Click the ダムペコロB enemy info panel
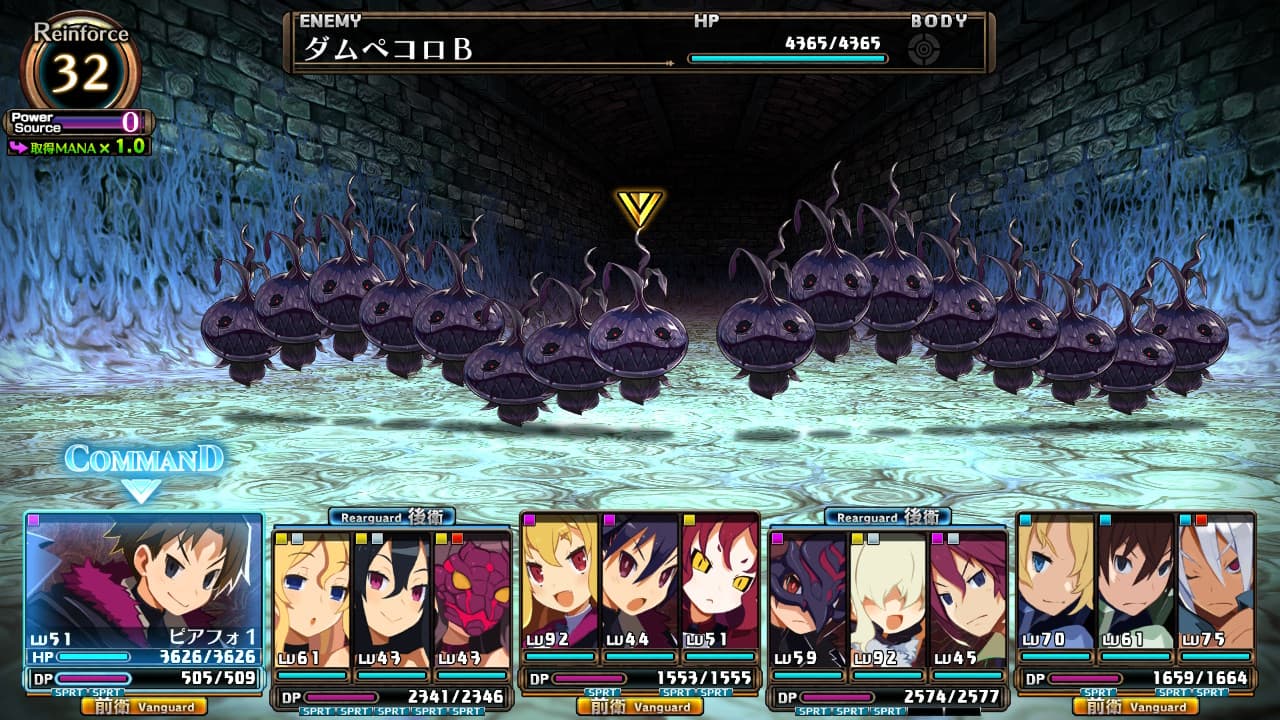Viewport: 1280px width, 720px height. coord(638,43)
